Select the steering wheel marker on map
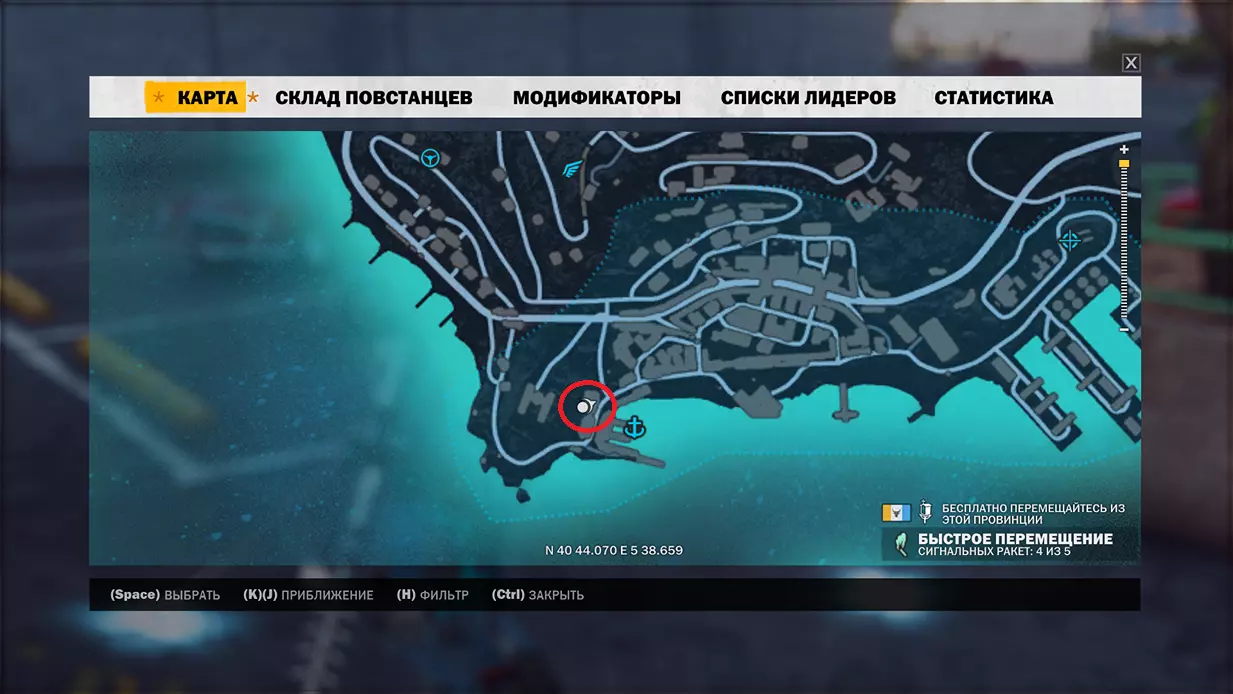This screenshot has height=694, width=1233. pyautogui.click(x=431, y=157)
